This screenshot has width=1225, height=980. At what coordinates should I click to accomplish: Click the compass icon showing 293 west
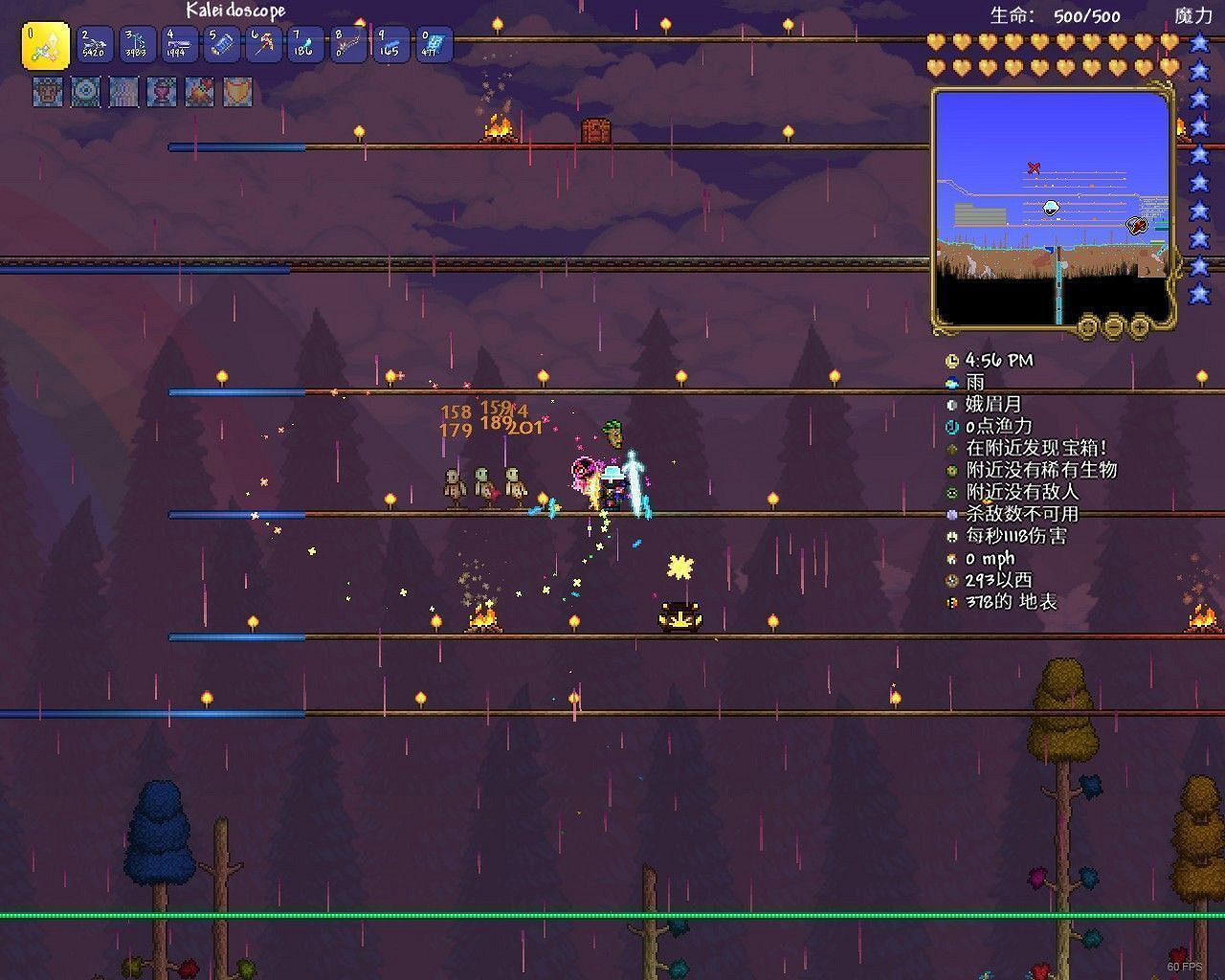(x=950, y=581)
